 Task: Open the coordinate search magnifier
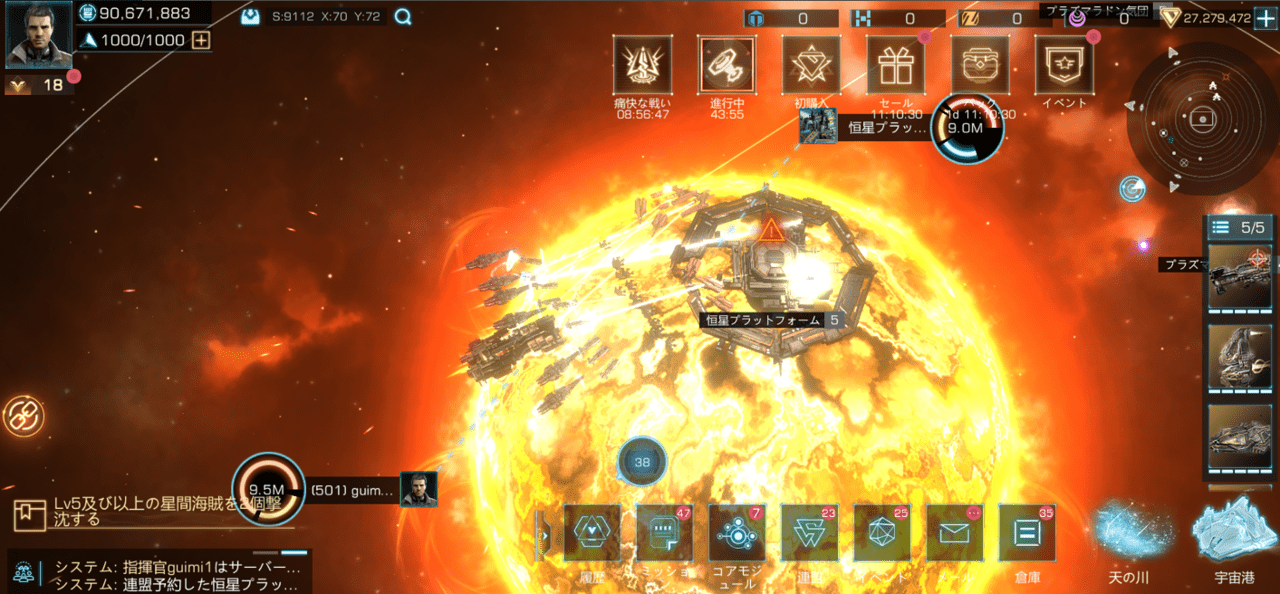tap(402, 17)
